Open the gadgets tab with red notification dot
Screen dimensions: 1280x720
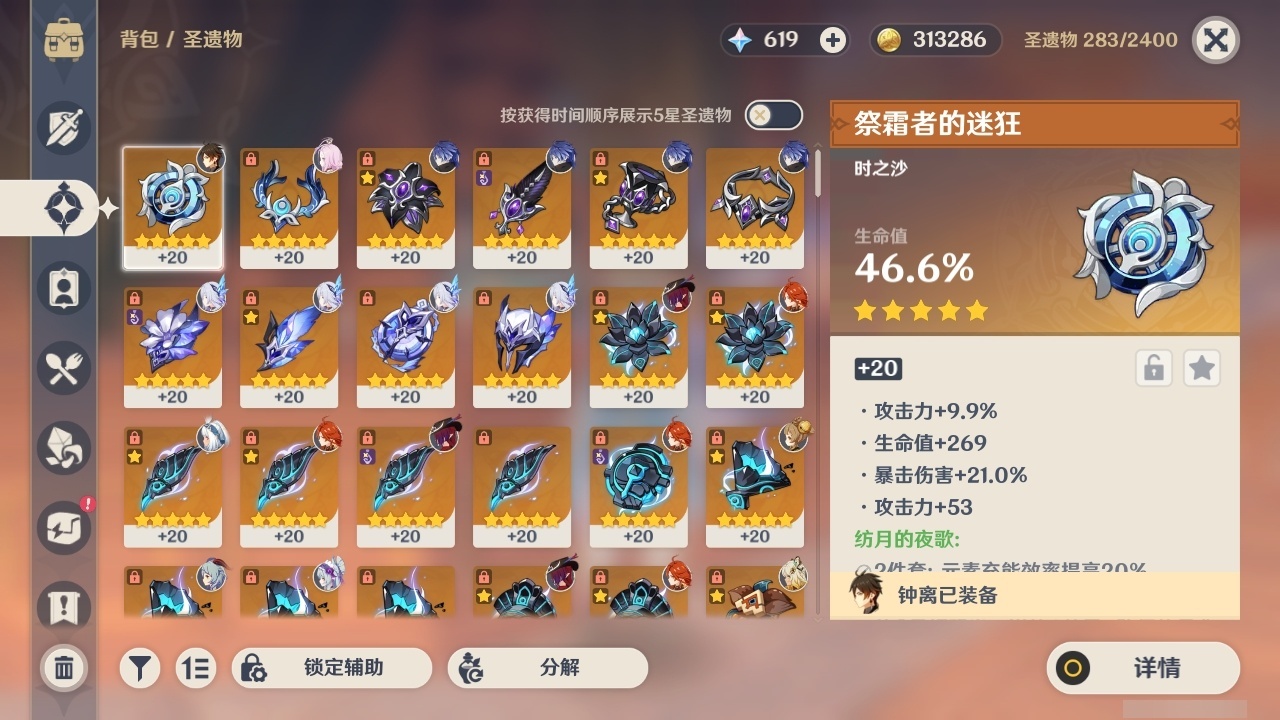pyautogui.click(x=63, y=527)
